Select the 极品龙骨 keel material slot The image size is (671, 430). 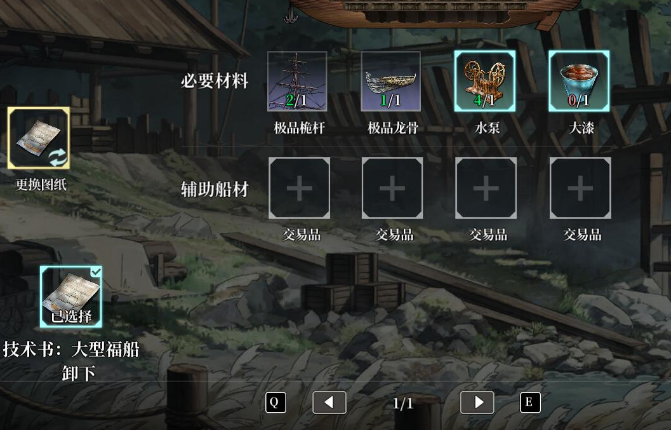[391, 81]
